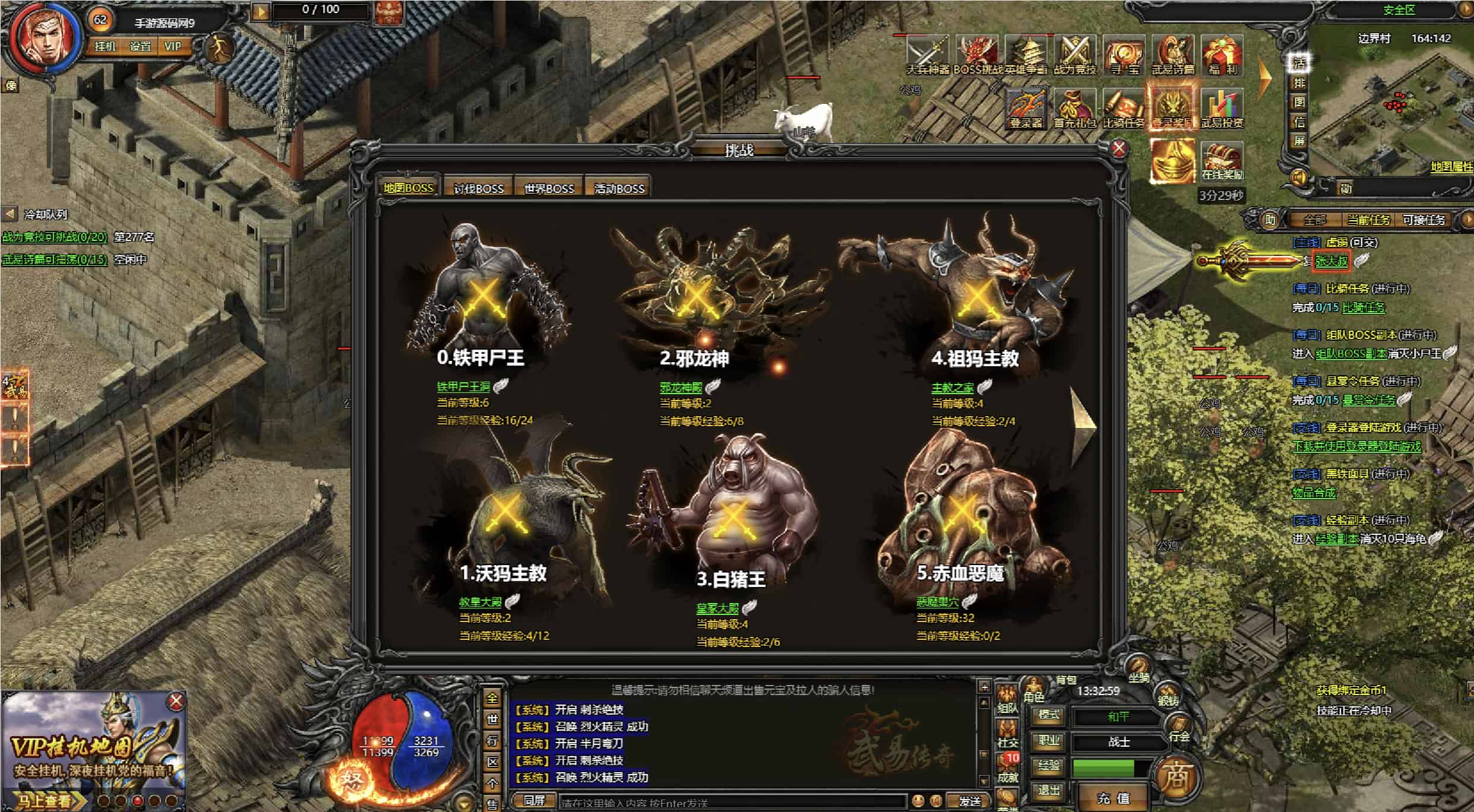
Task: Close the 挑战 challenge window
Action: coord(1119,148)
